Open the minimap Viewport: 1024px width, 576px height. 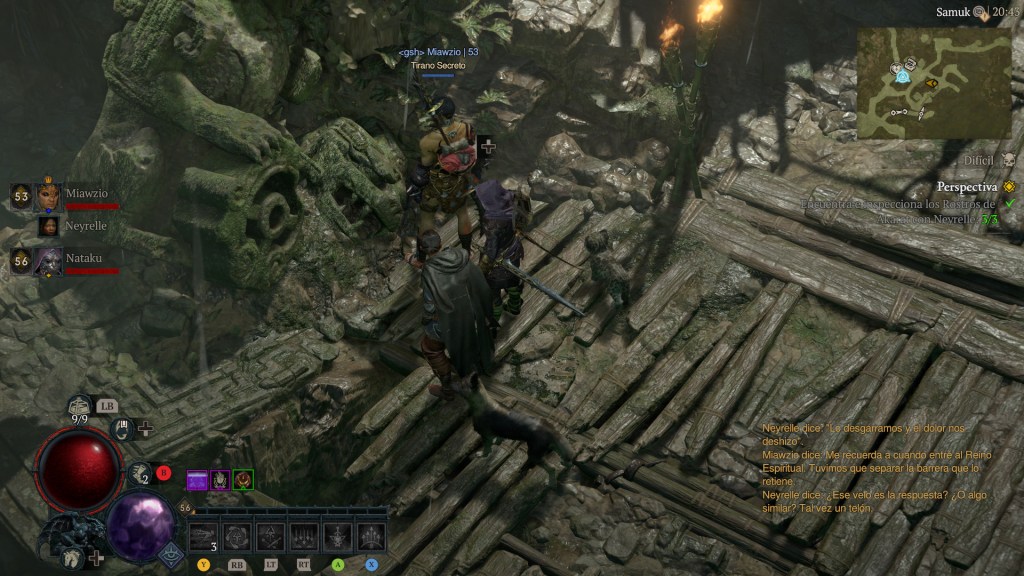point(934,82)
